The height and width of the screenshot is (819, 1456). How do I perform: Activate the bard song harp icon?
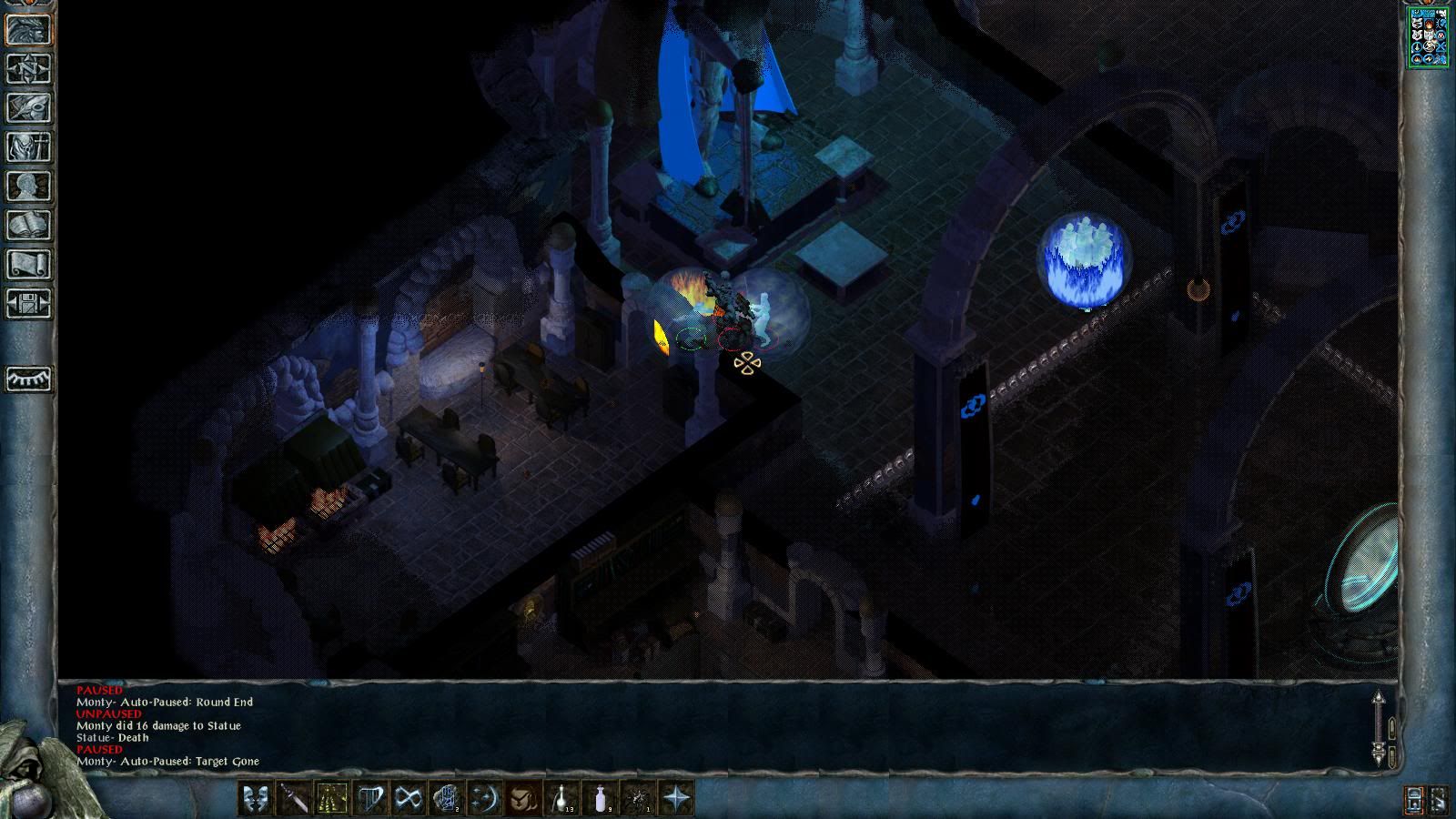pyautogui.click(x=370, y=799)
